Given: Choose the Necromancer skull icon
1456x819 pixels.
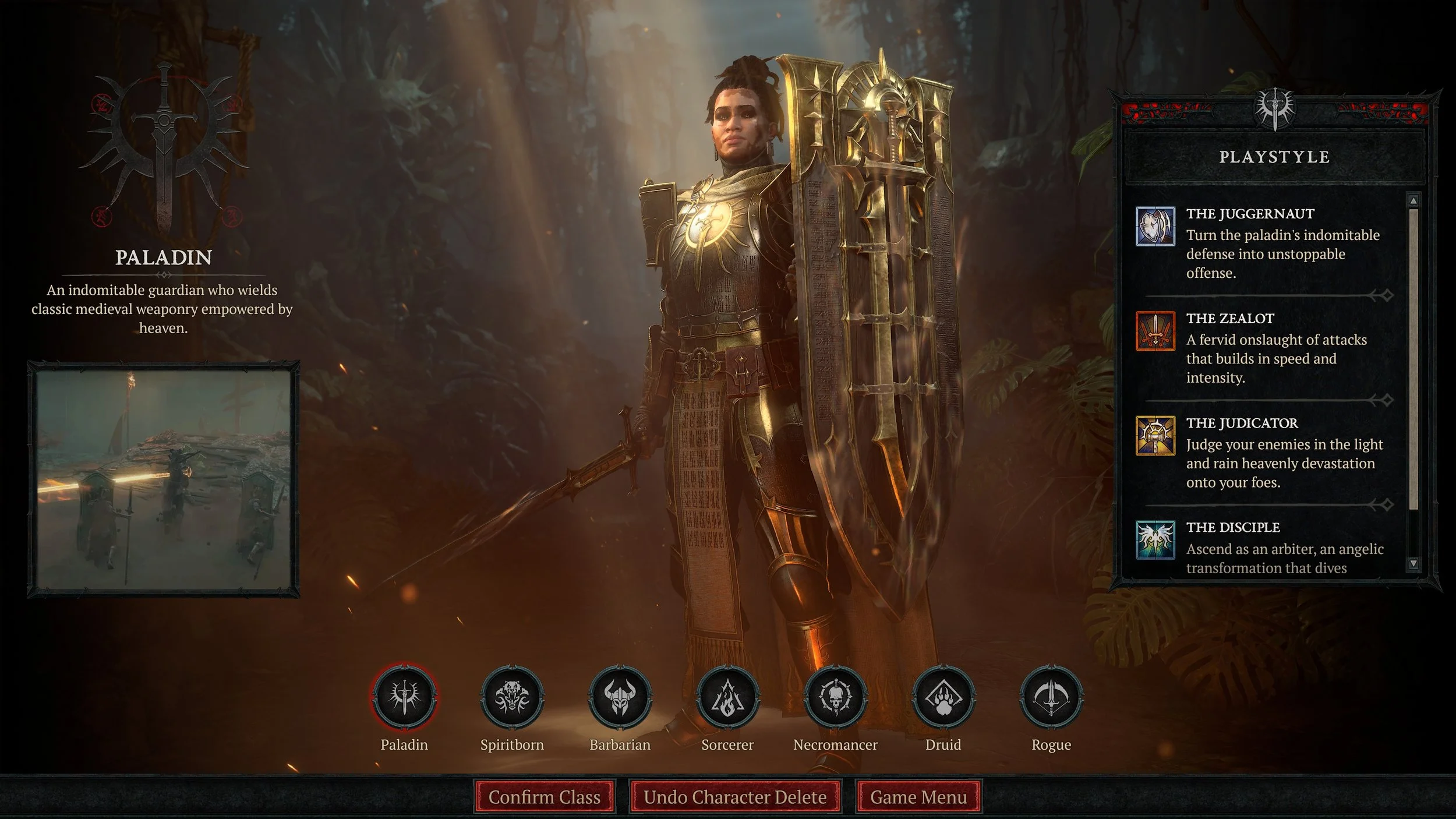Looking at the screenshot, I should [835, 697].
